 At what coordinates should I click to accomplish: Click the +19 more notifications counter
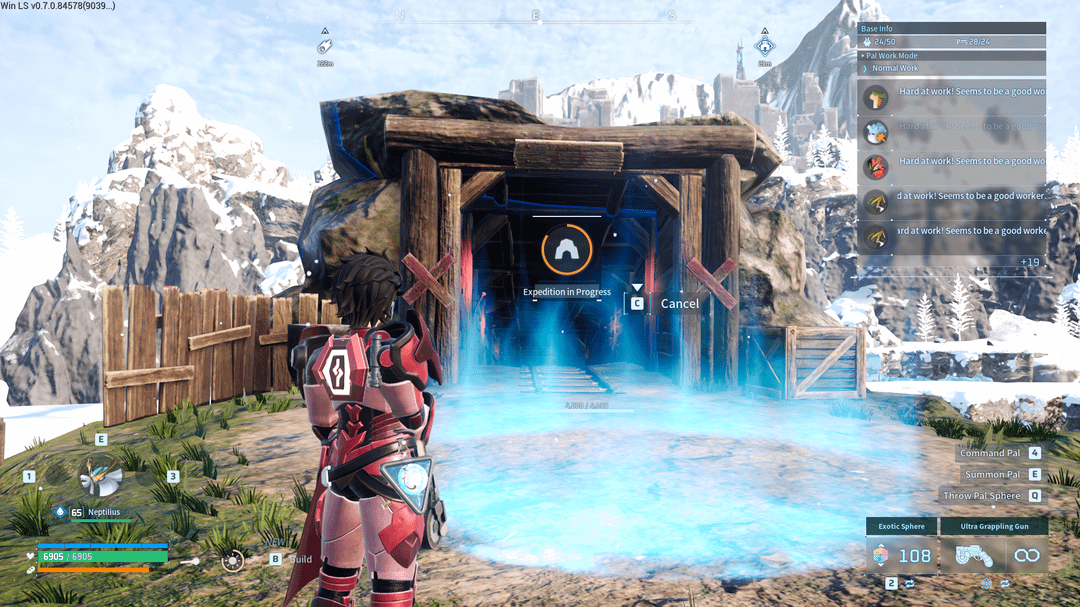coord(1031,262)
